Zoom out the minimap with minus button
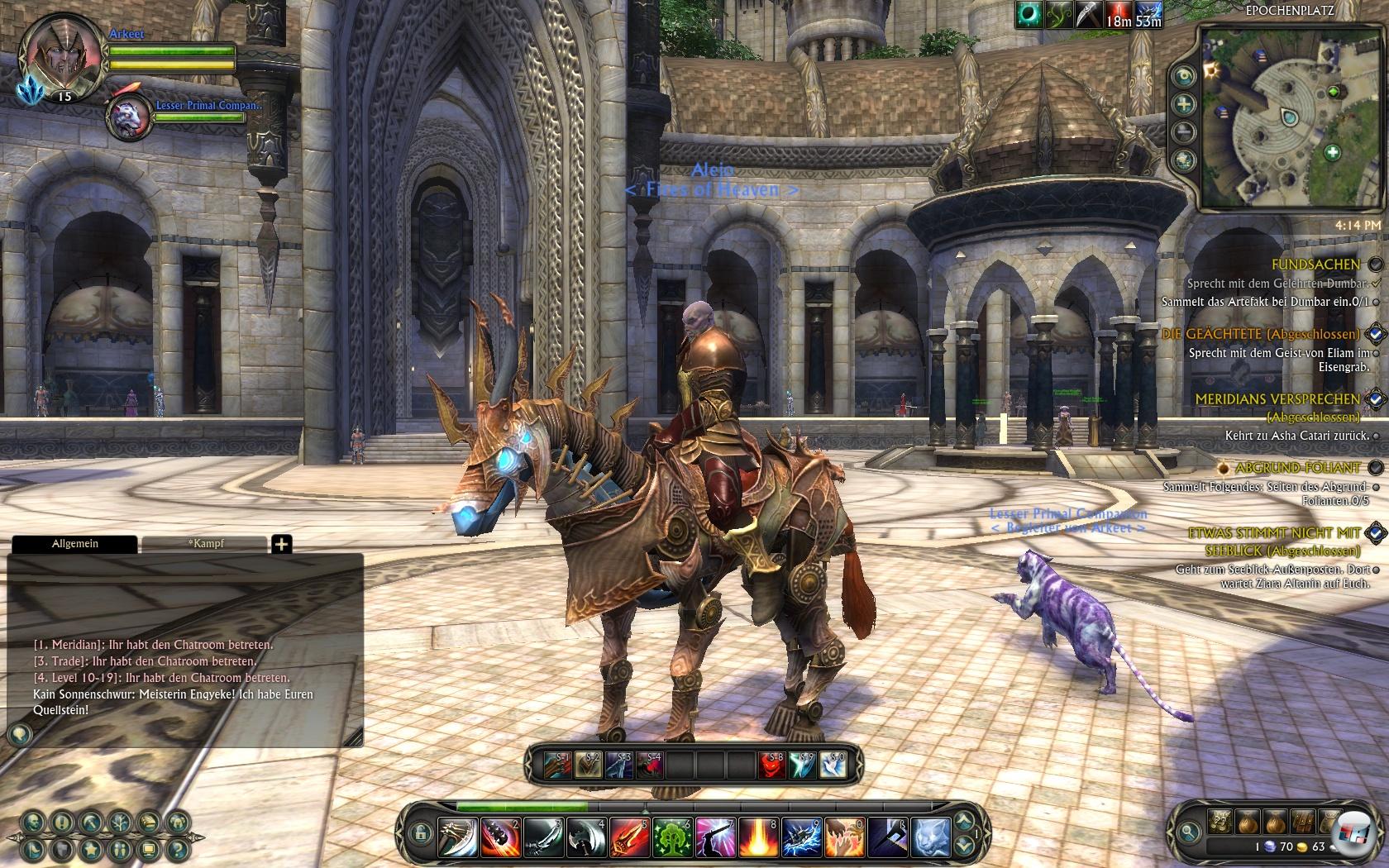 tap(1185, 132)
